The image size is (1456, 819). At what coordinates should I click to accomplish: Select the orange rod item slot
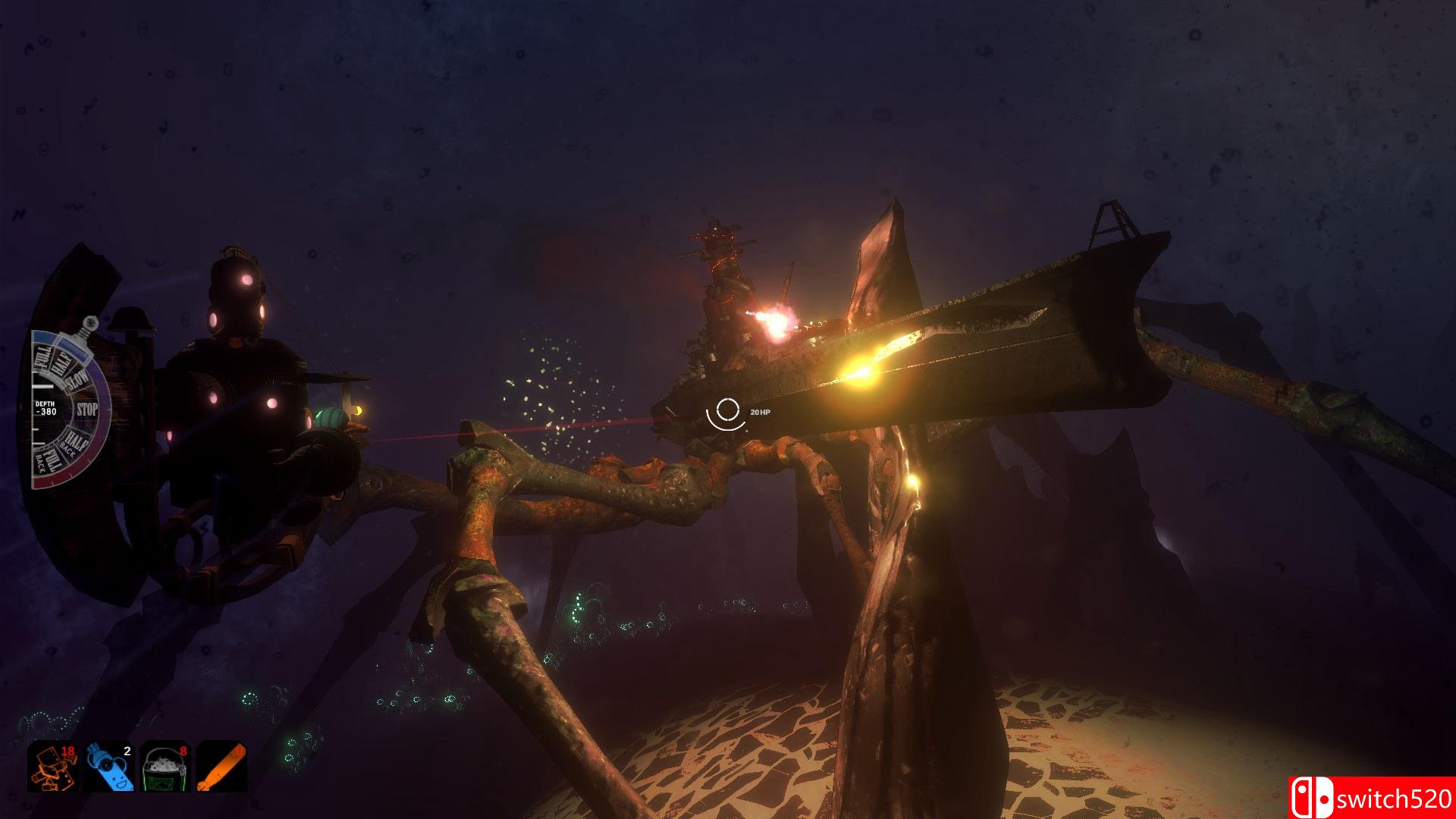221,767
